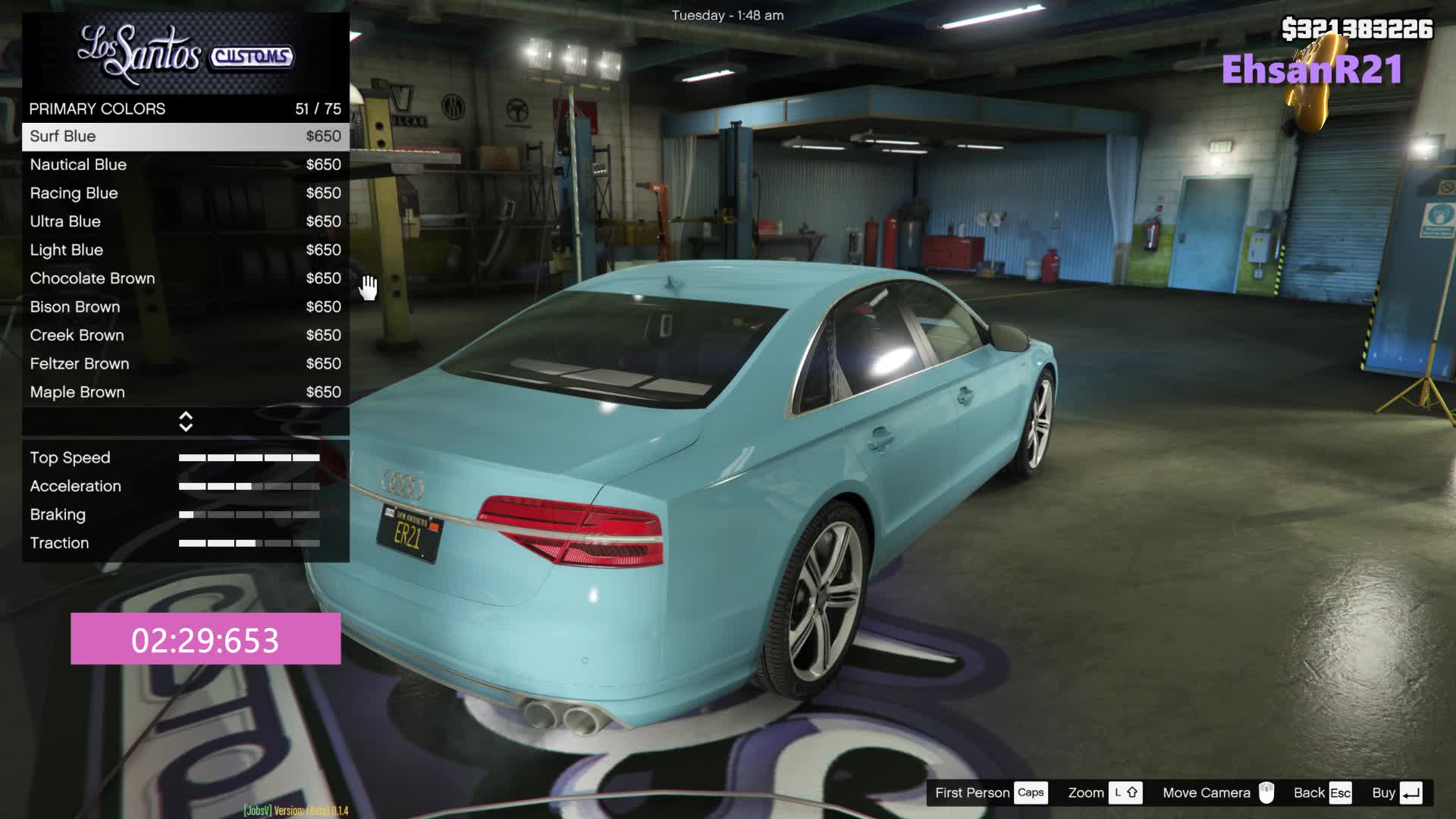Choose Nautical Blue from the color list
This screenshot has height=819, width=1456.
coord(185,165)
